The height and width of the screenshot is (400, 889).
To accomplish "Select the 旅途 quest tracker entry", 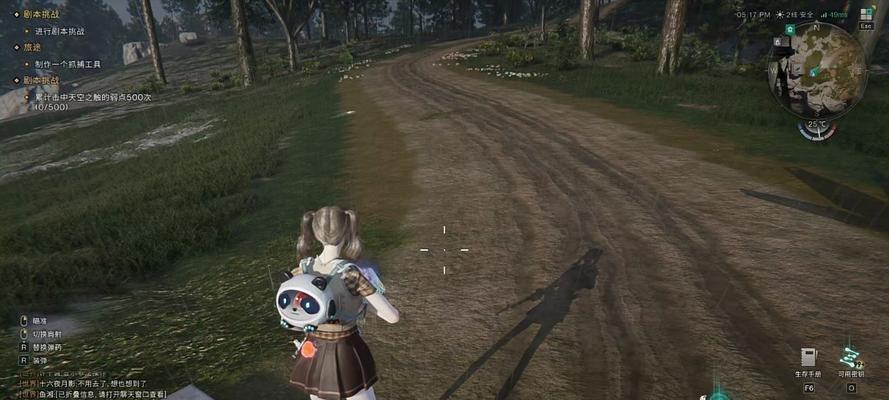I will (x=32, y=47).
